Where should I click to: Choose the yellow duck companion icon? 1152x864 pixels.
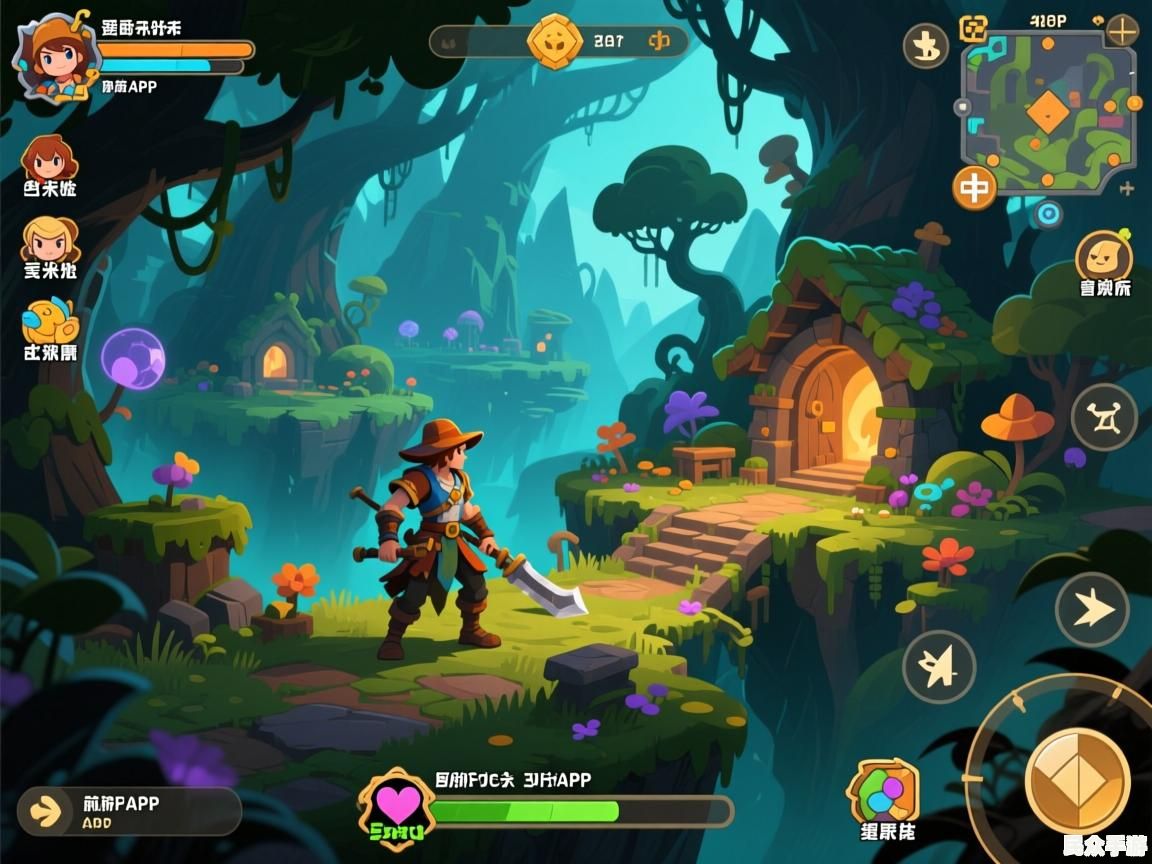click(x=48, y=322)
